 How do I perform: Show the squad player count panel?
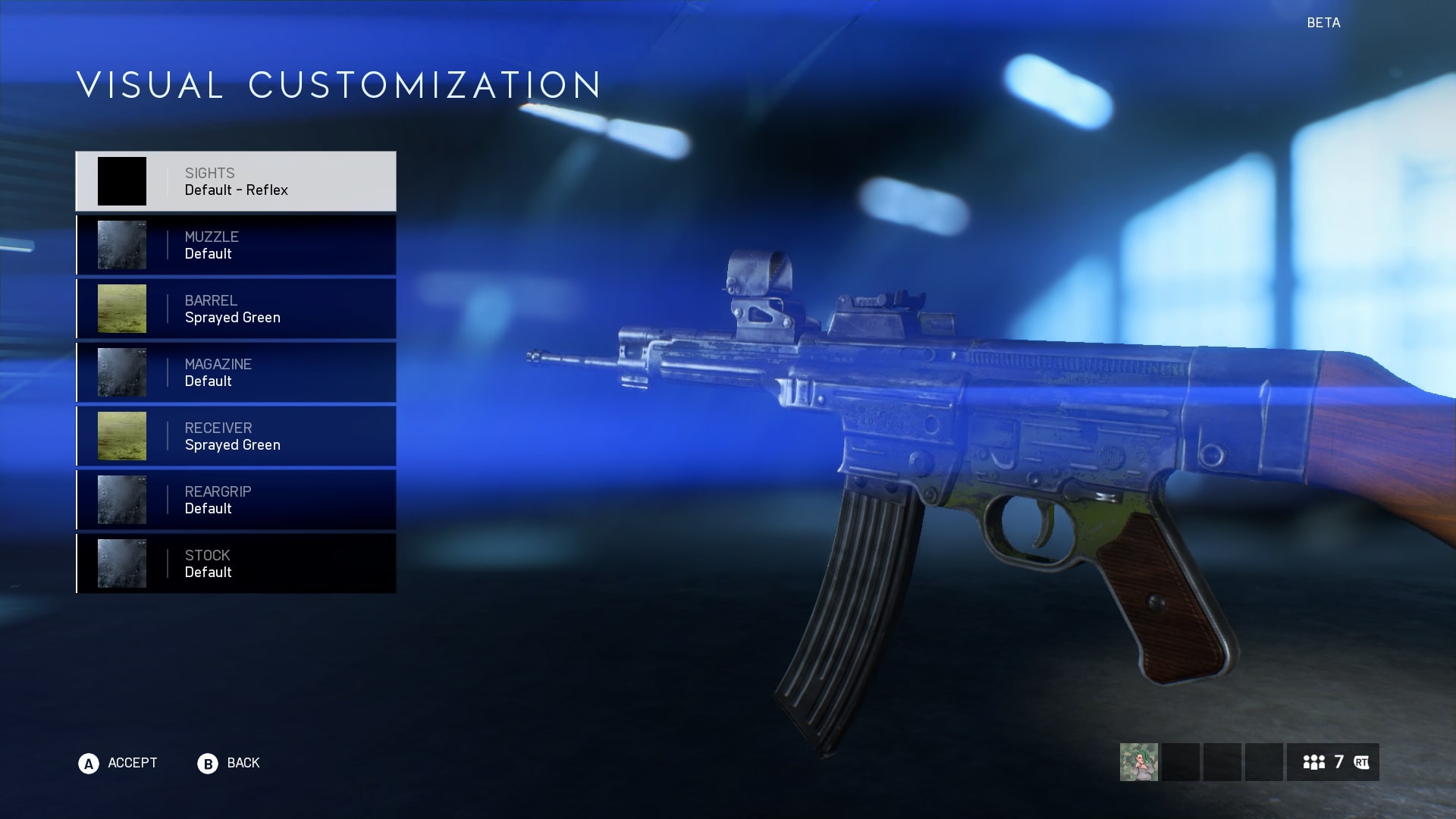pos(1332,762)
